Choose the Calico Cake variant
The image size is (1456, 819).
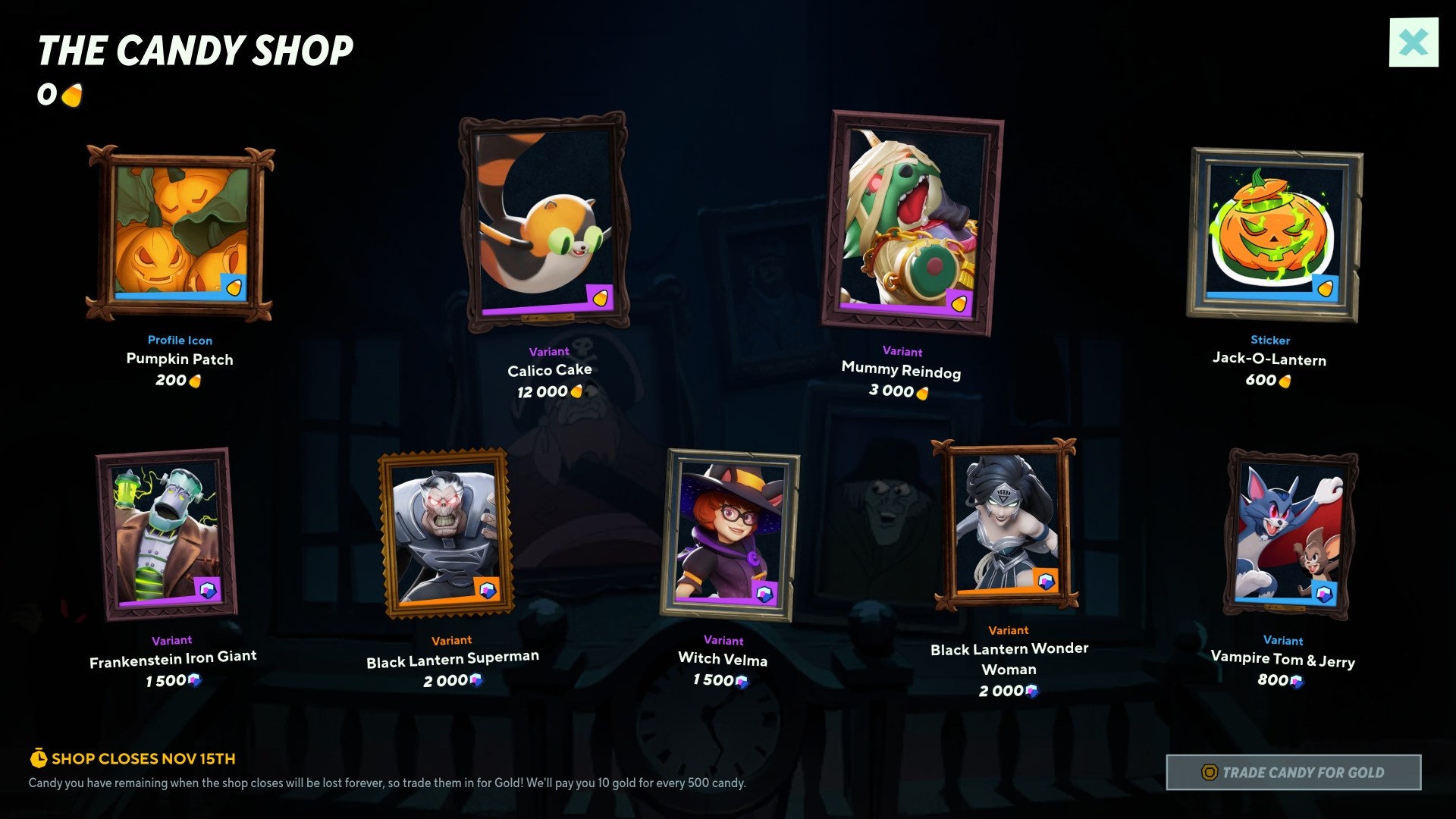[544, 221]
